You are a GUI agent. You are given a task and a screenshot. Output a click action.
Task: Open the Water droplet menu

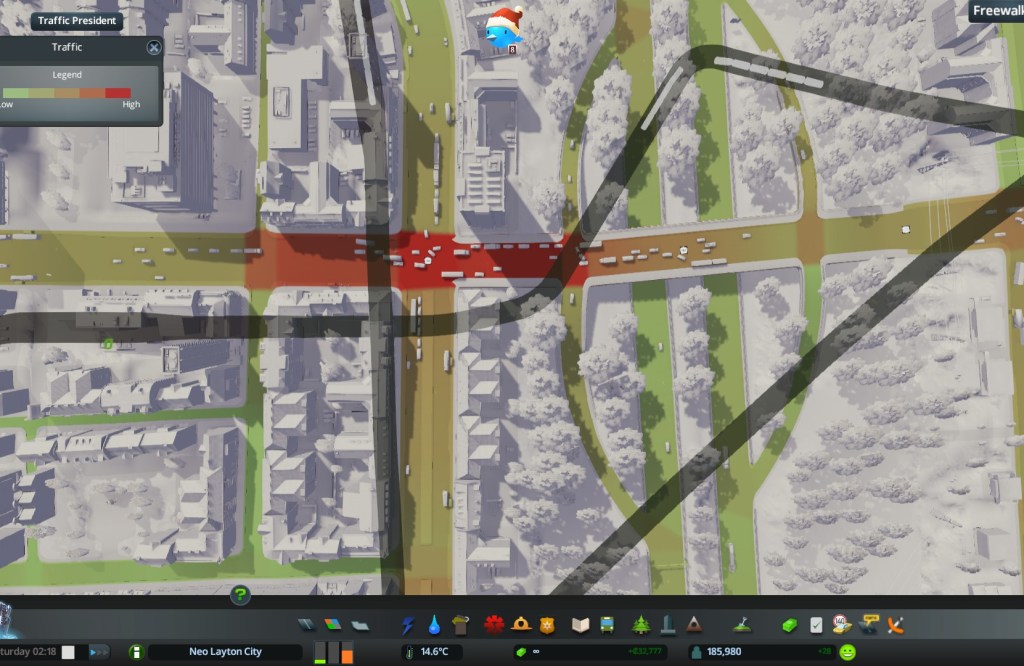point(434,625)
